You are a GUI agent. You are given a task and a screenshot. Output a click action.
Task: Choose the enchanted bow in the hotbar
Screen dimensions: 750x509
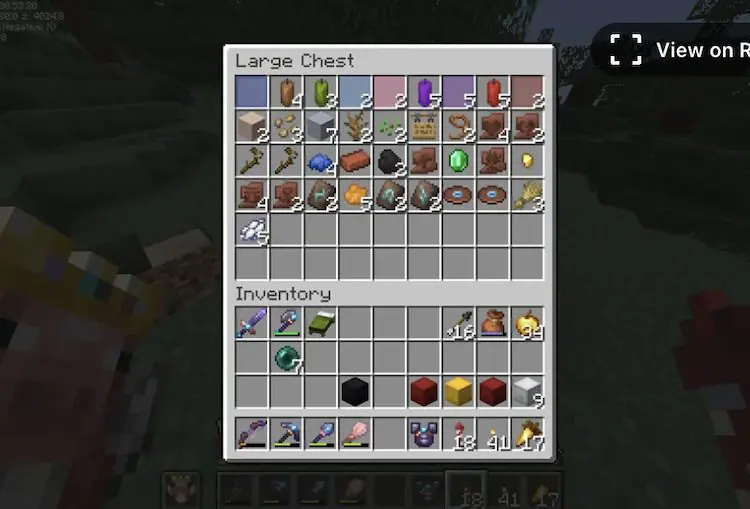coord(252,434)
